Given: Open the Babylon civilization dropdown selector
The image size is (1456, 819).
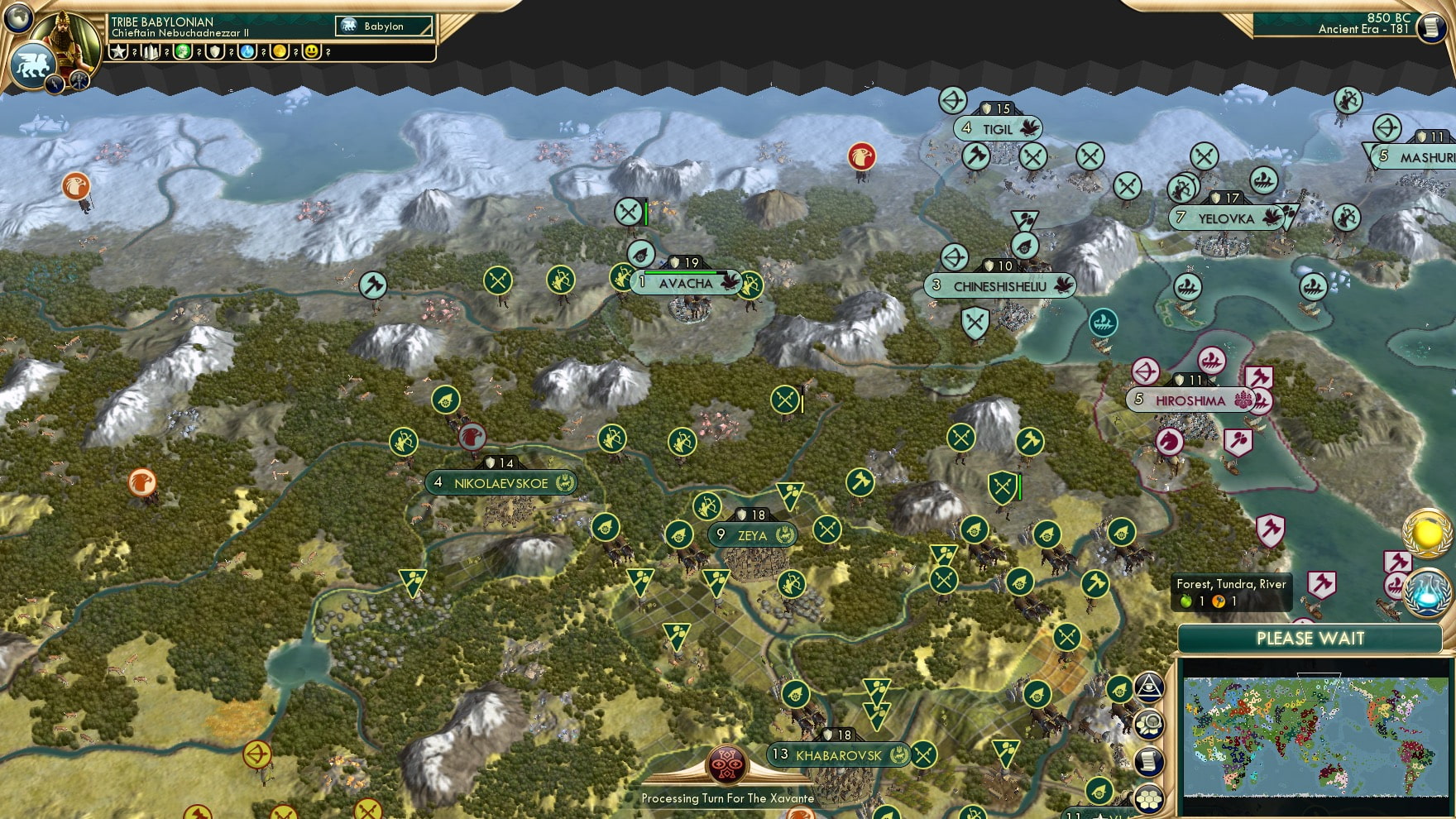Looking at the screenshot, I should [383, 26].
